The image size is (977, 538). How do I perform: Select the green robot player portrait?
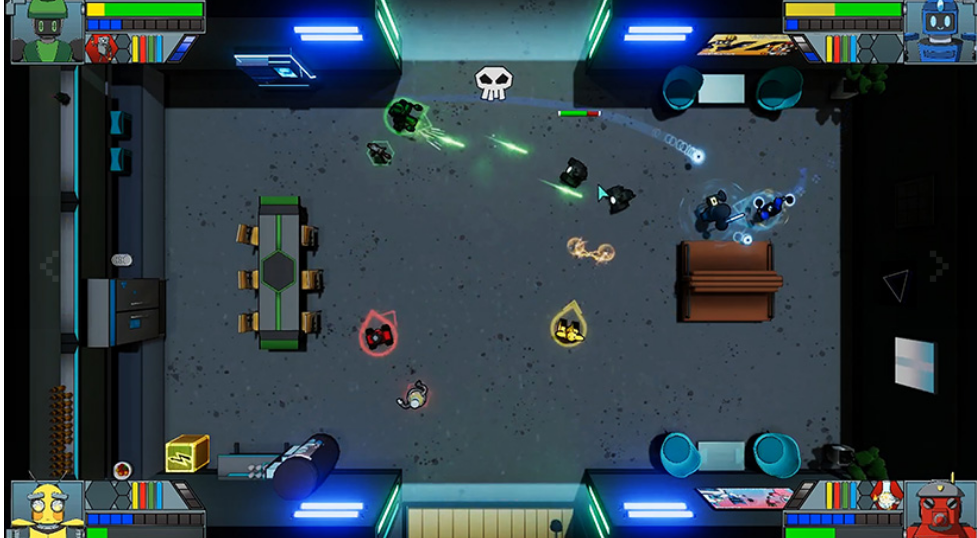tap(46, 30)
